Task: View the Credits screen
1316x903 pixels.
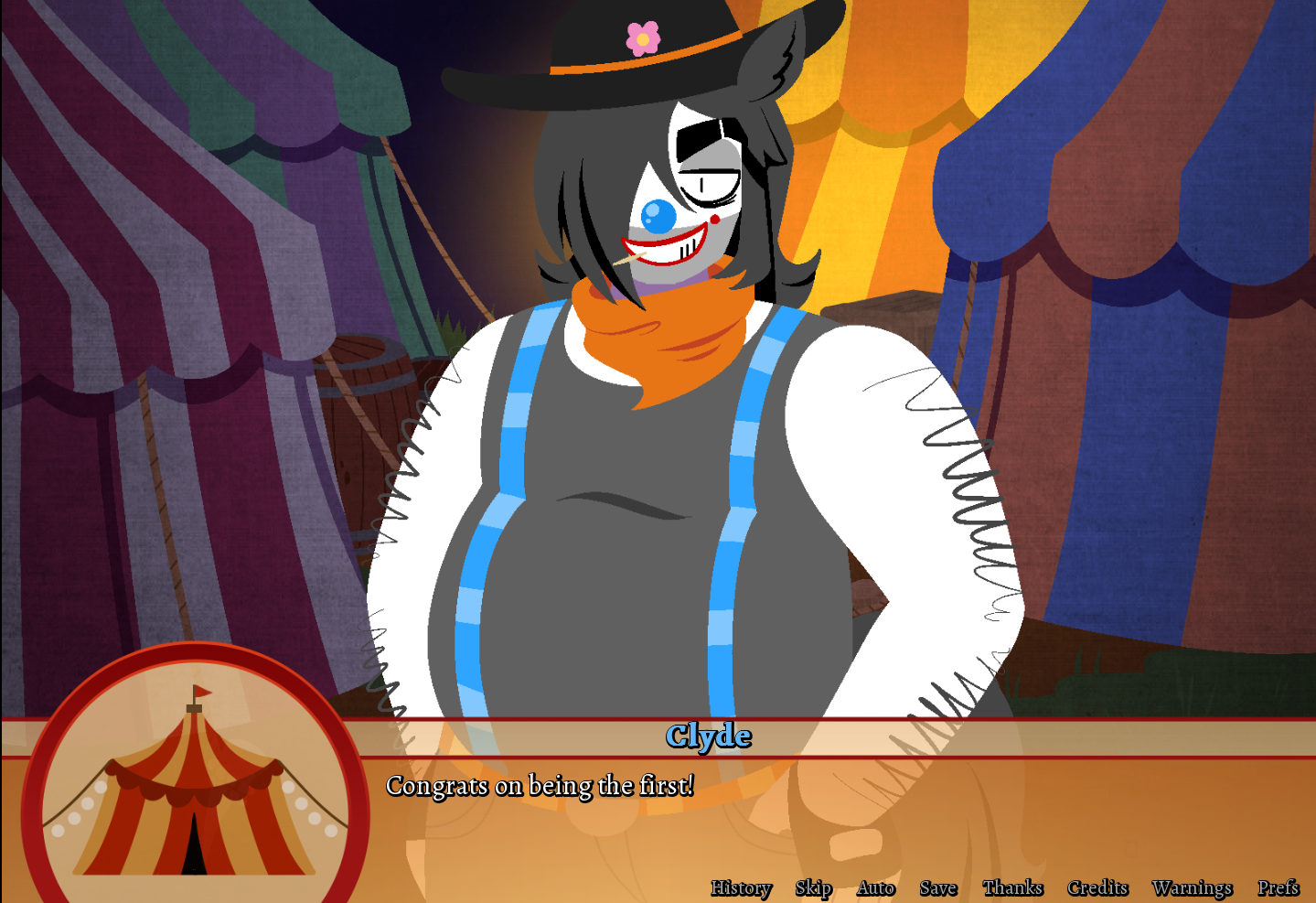Action: (x=1097, y=887)
